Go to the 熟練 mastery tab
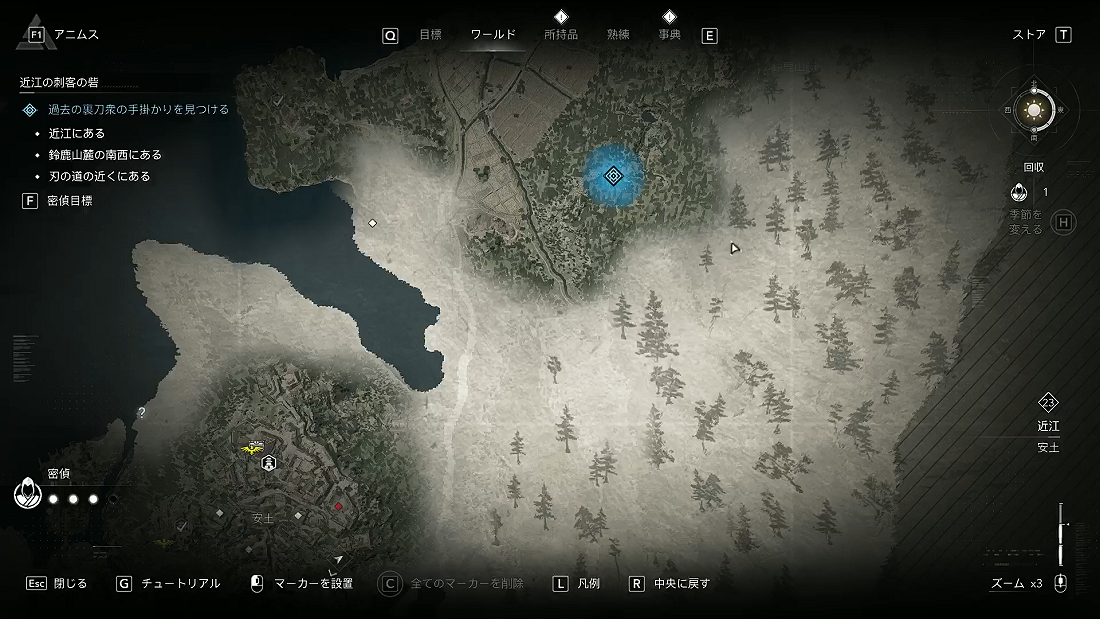 [x=618, y=35]
